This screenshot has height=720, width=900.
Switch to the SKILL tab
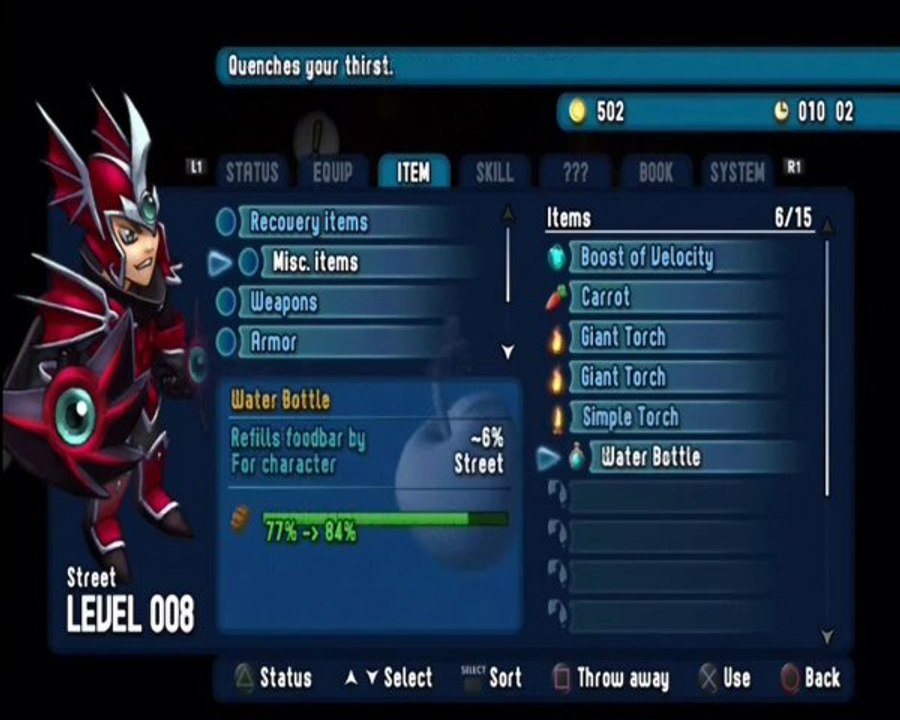(x=494, y=172)
